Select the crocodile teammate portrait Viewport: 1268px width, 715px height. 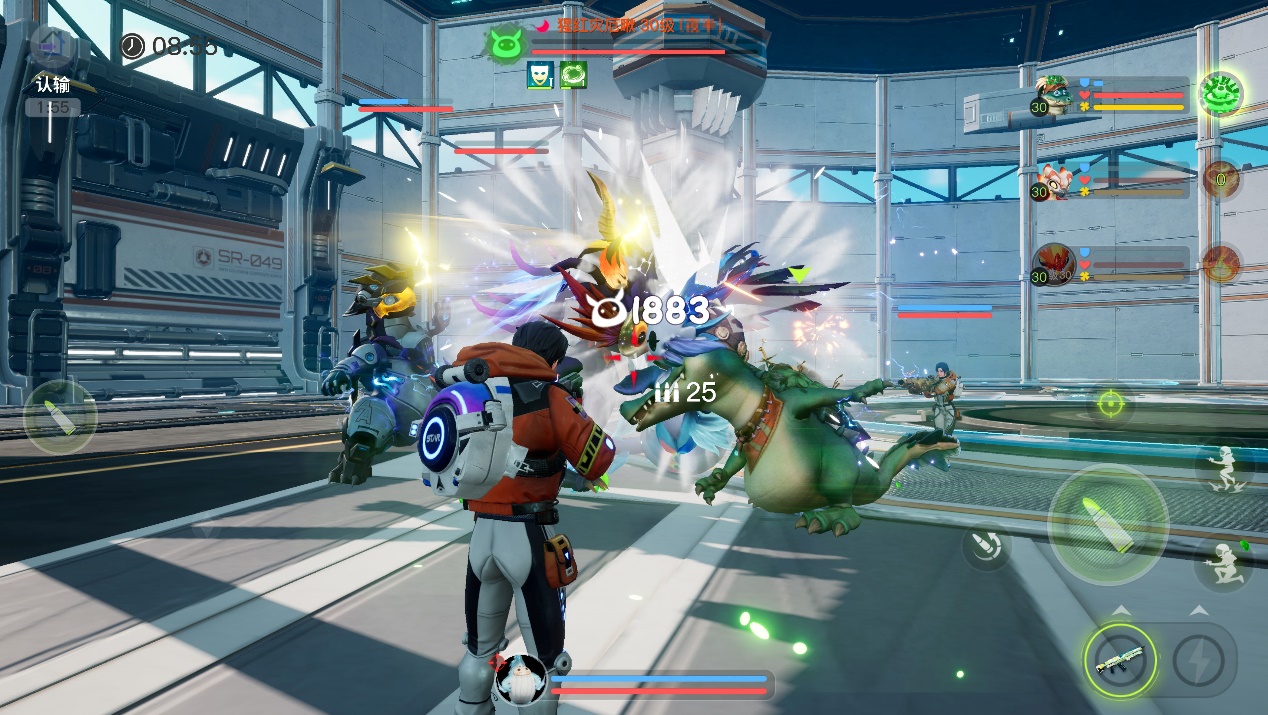(1052, 92)
